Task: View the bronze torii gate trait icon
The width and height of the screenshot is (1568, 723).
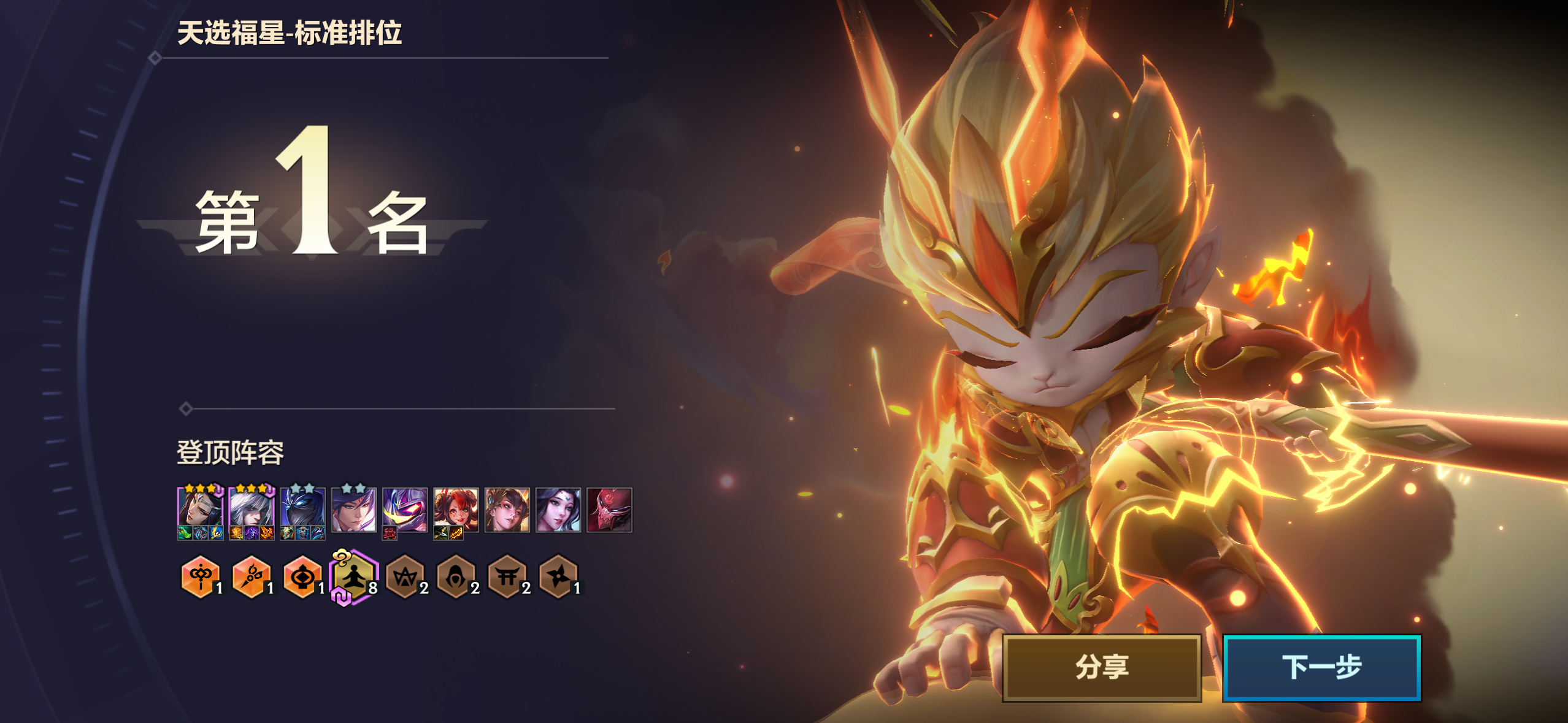Action: (x=507, y=576)
